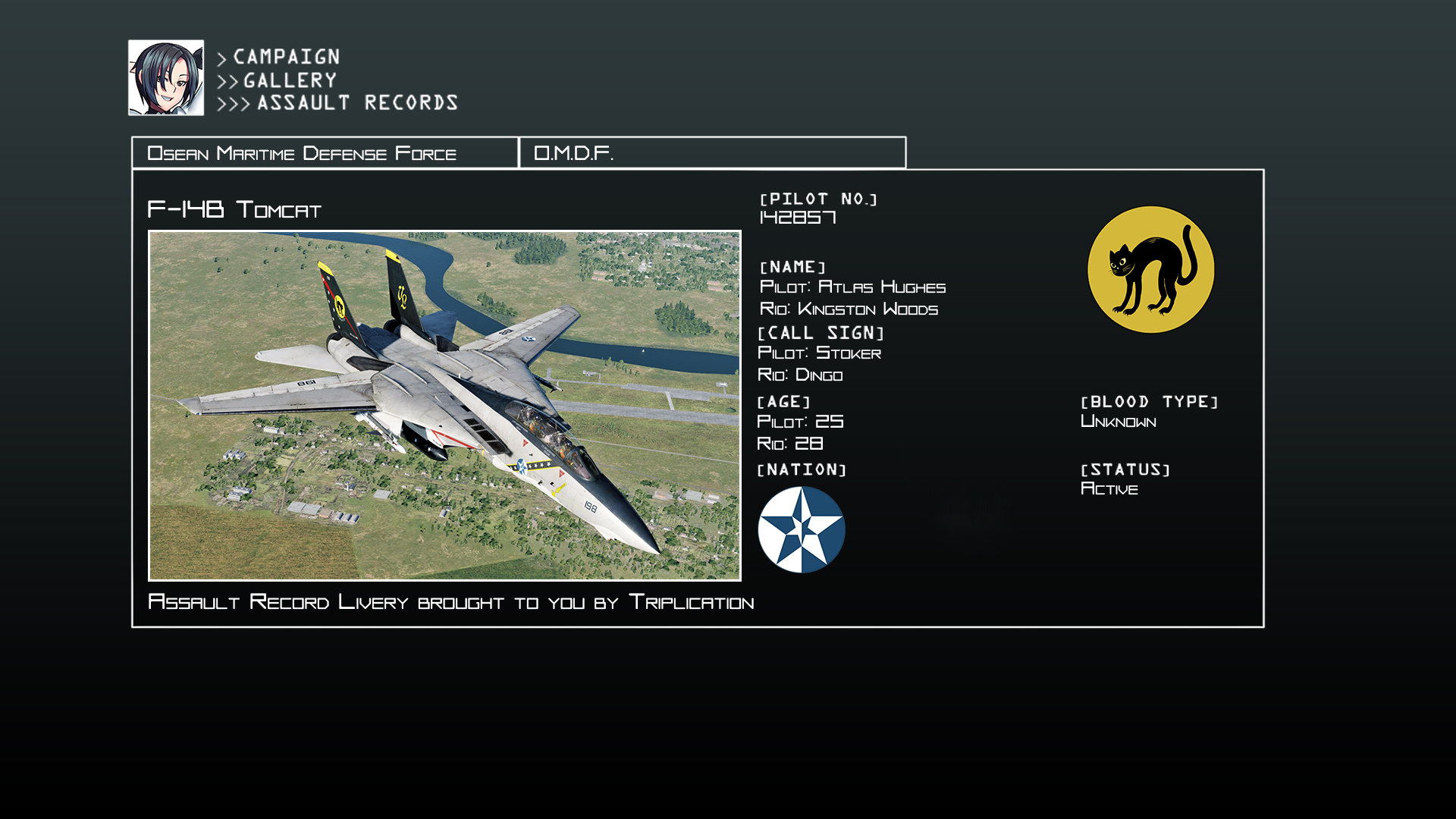The image size is (1456, 819).
Task: Click the anime character portrait
Action: [166, 78]
